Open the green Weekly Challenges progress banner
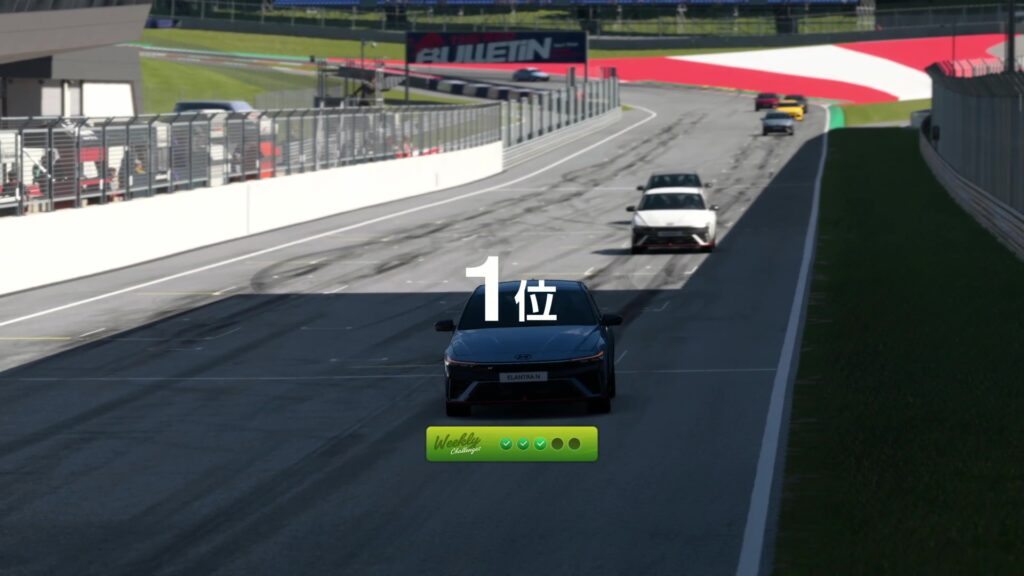The image size is (1024, 576). [511, 444]
